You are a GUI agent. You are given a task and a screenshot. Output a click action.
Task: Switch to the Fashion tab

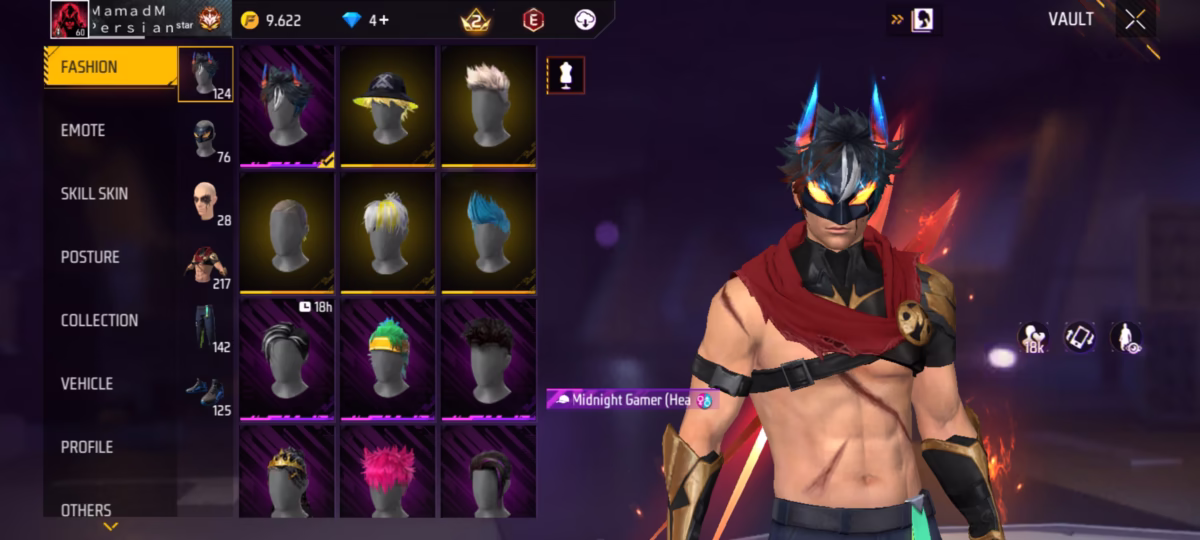[x=110, y=68]
